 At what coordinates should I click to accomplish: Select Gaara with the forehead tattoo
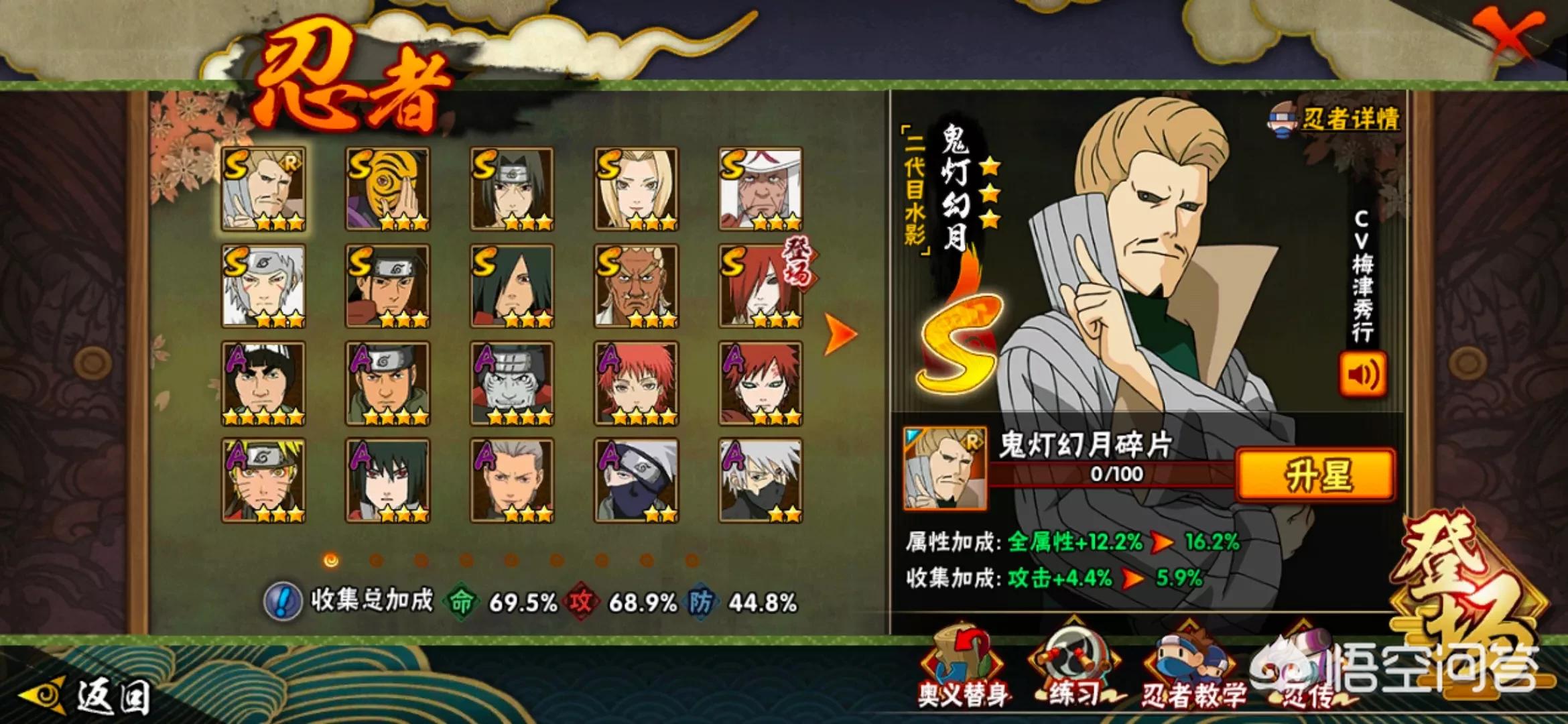coord(761,383)
